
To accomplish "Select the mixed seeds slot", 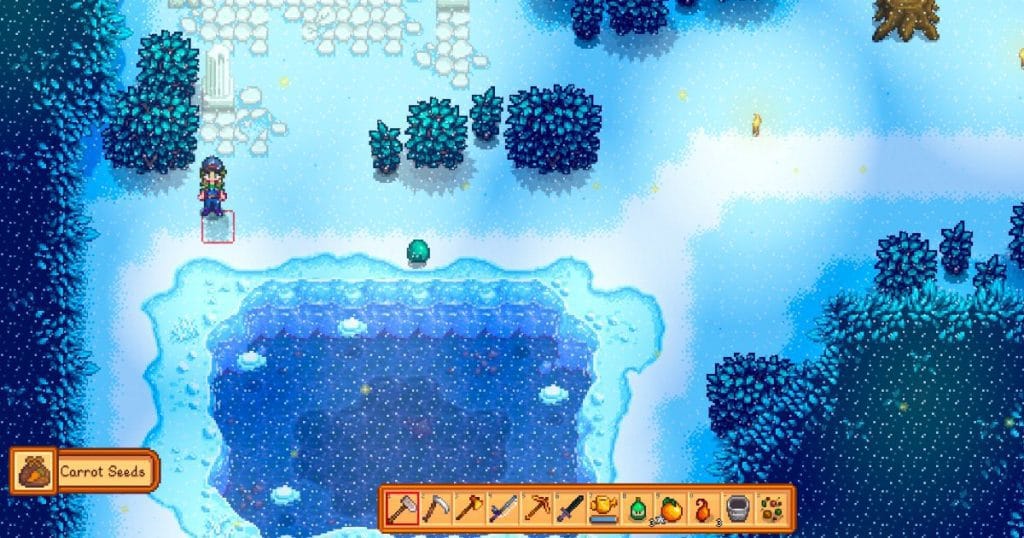I will 772,508.
